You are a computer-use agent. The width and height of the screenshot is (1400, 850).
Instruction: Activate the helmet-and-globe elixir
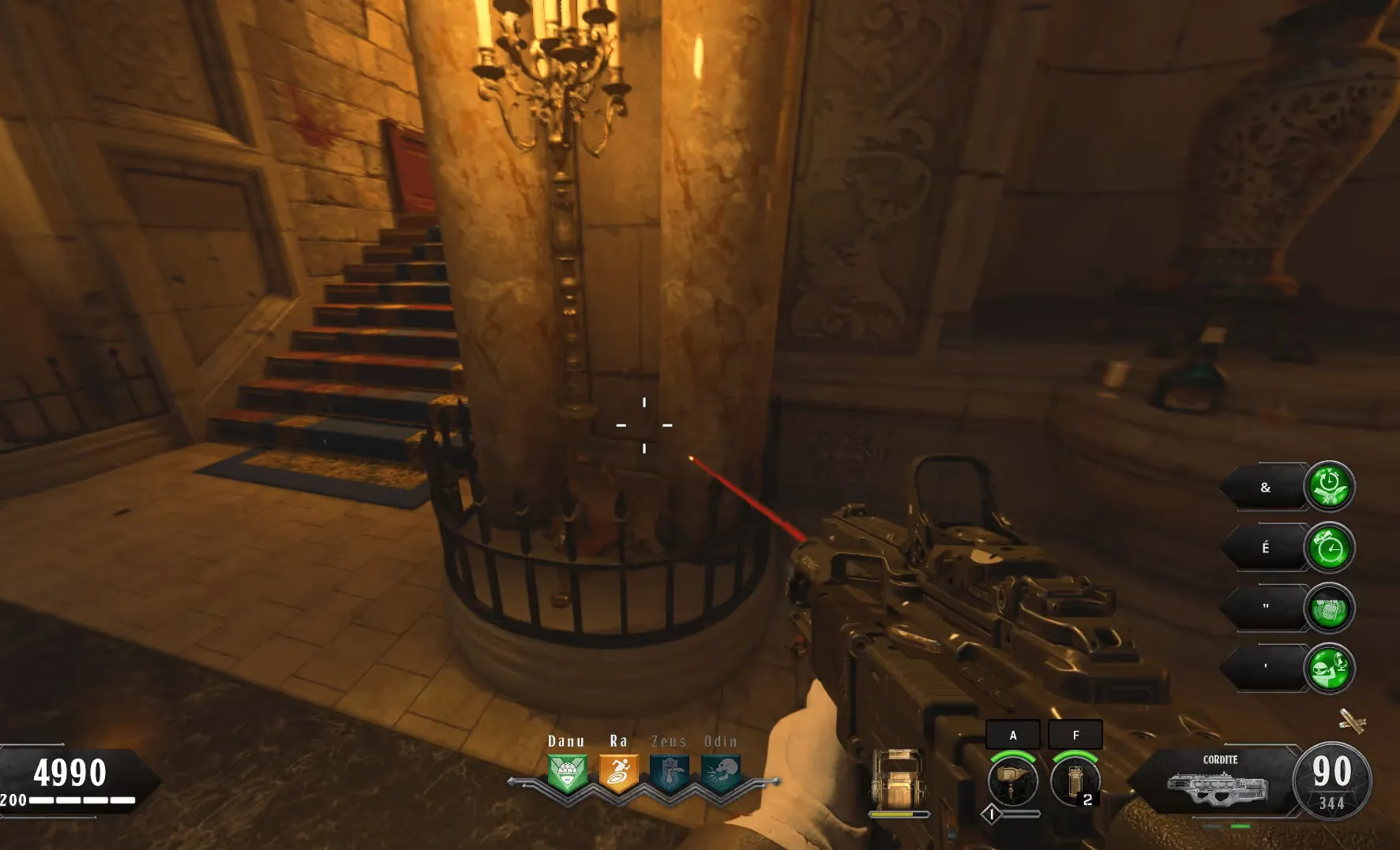click(1329, 669)
